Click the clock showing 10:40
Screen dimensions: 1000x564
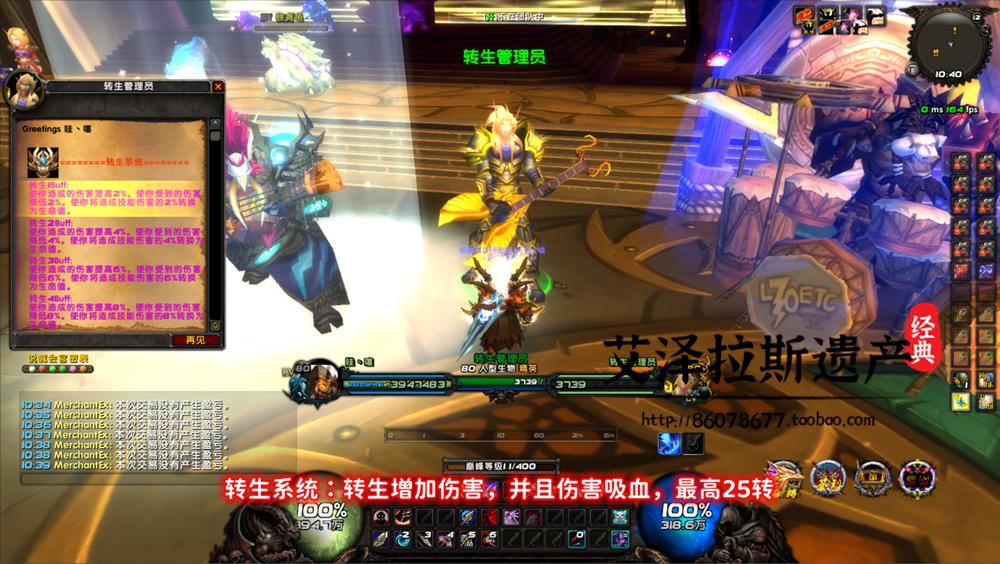tap(948, 74)
